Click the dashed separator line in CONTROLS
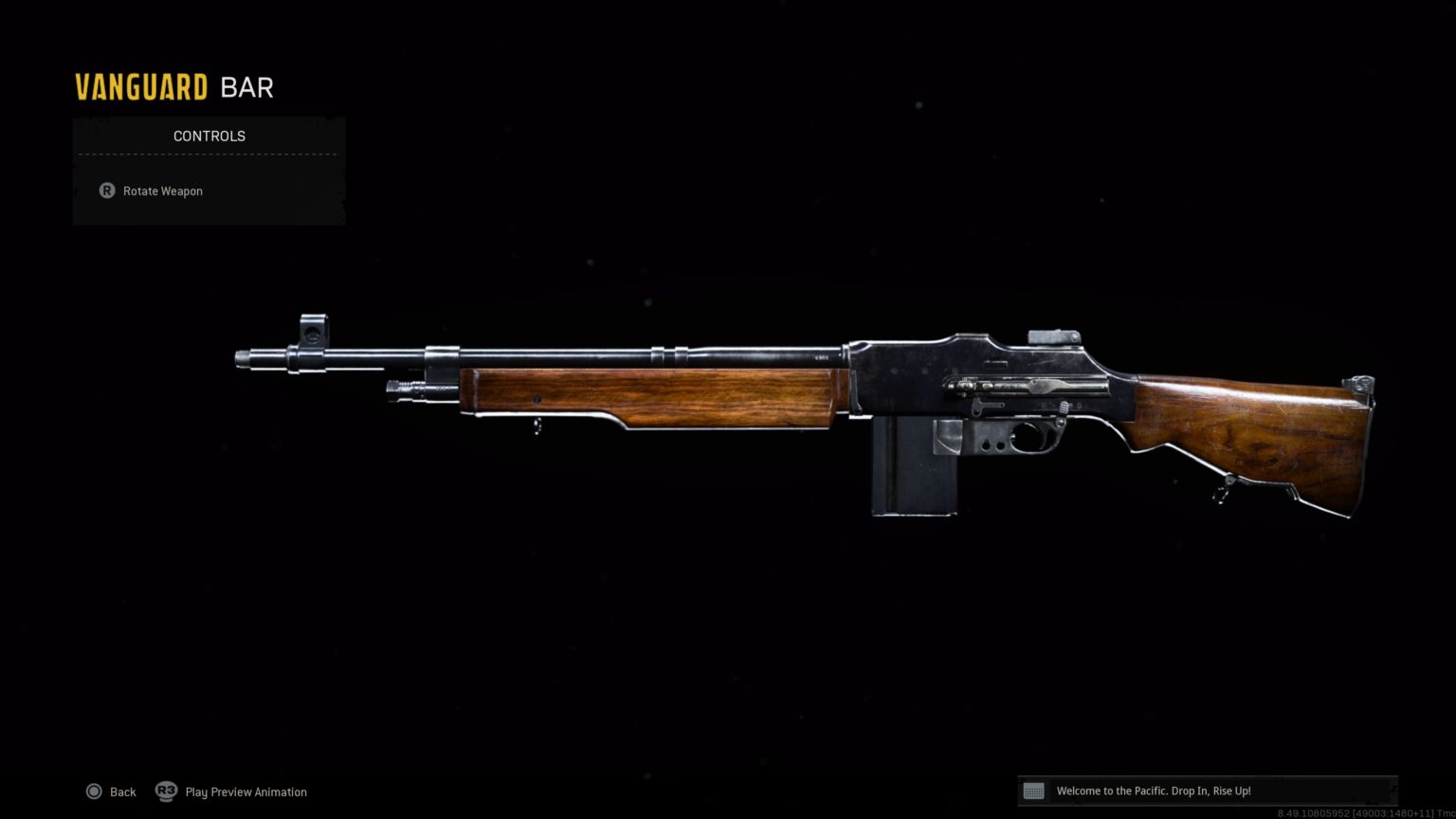Image resolution: width=1456 pixels, height=819 pixels. 209,155
